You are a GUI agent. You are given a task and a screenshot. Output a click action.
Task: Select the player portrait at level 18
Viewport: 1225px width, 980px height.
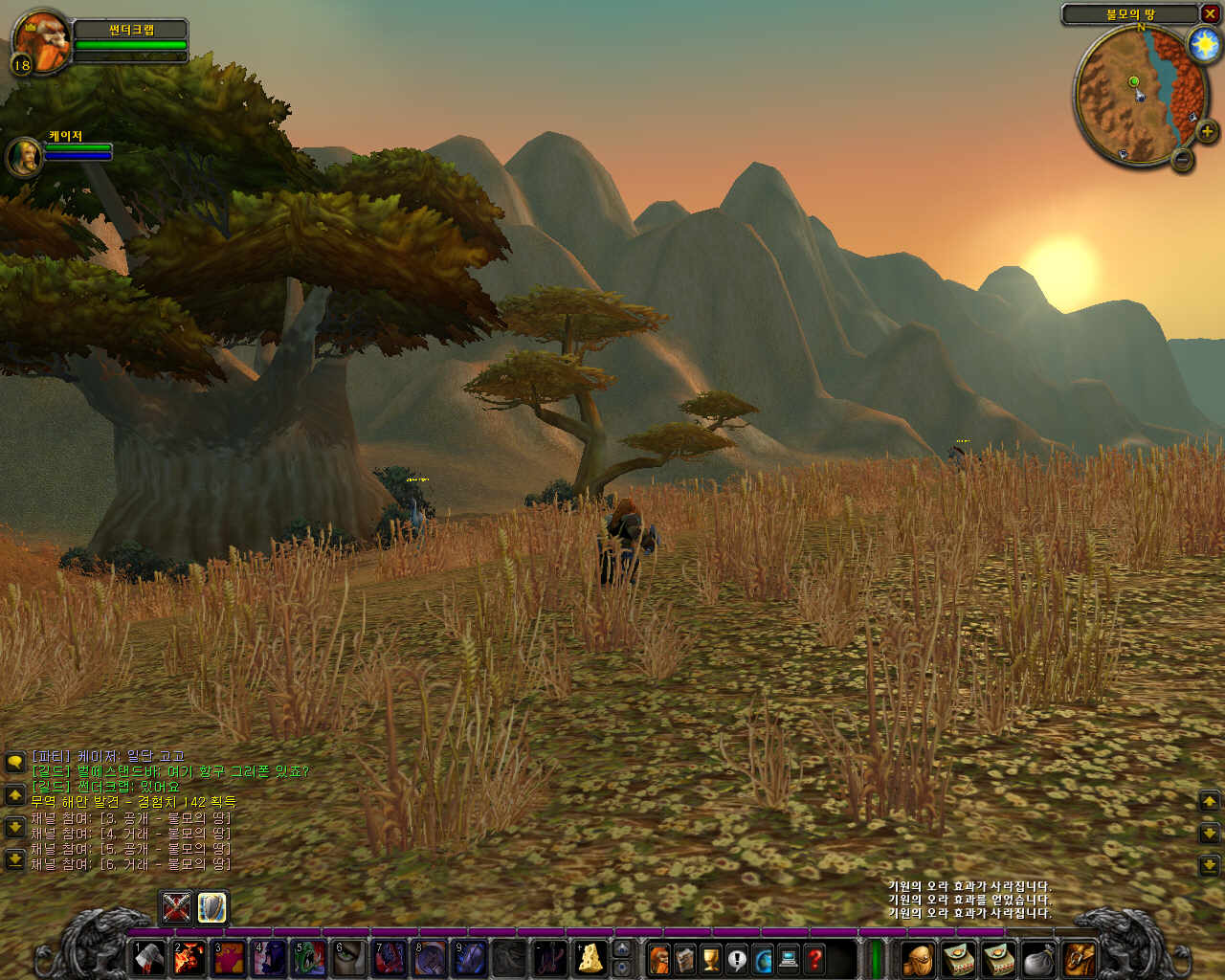42,39
